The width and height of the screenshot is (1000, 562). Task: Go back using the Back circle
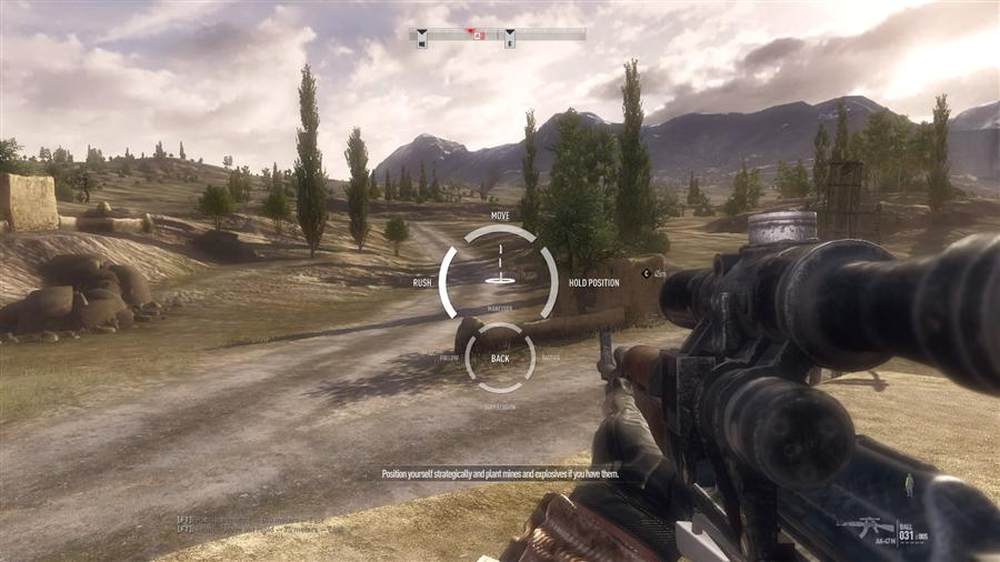coord(500,358)
